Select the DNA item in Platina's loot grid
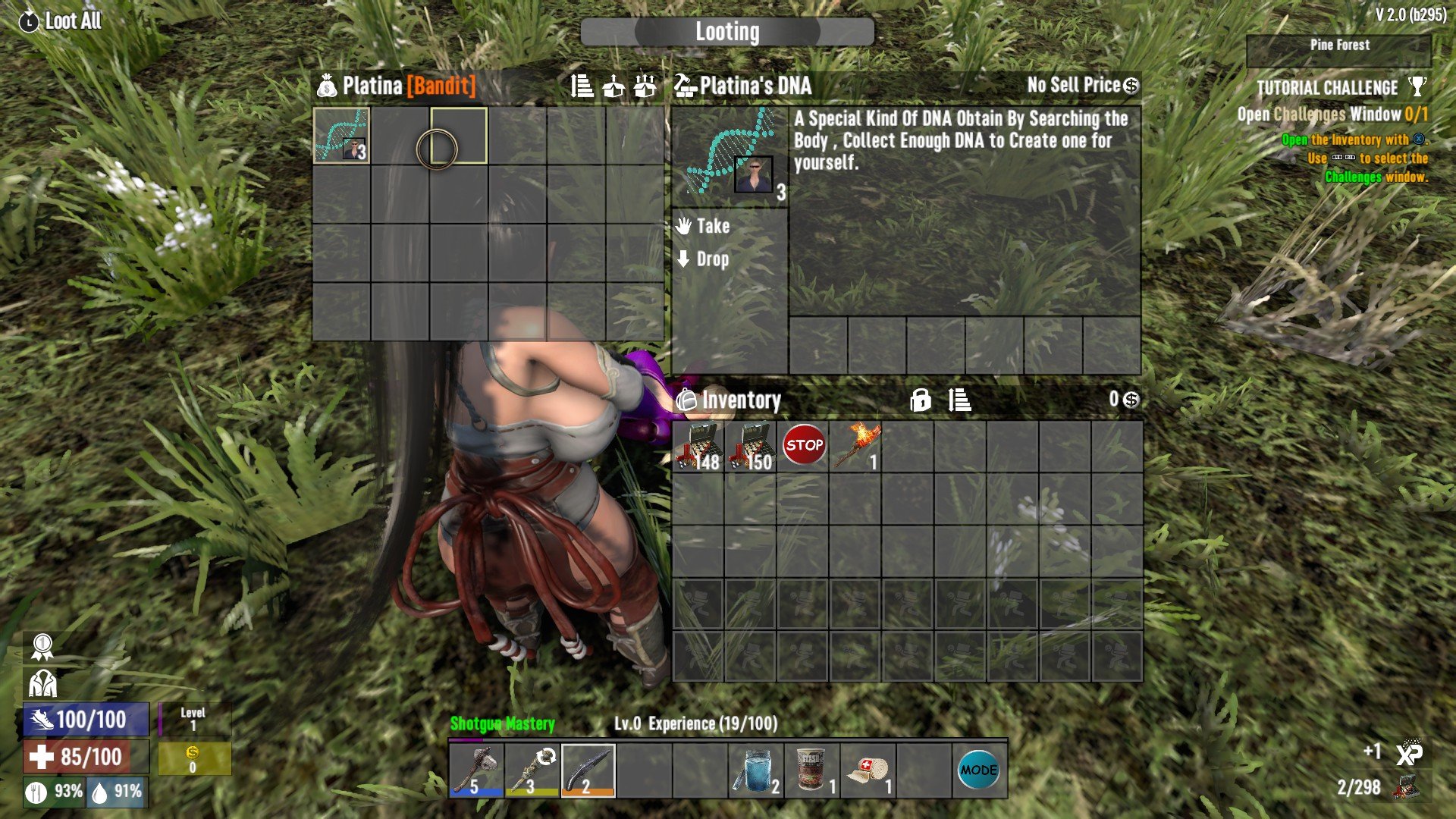This screenshot has height=819, width=1456. [x=341, y=136]
